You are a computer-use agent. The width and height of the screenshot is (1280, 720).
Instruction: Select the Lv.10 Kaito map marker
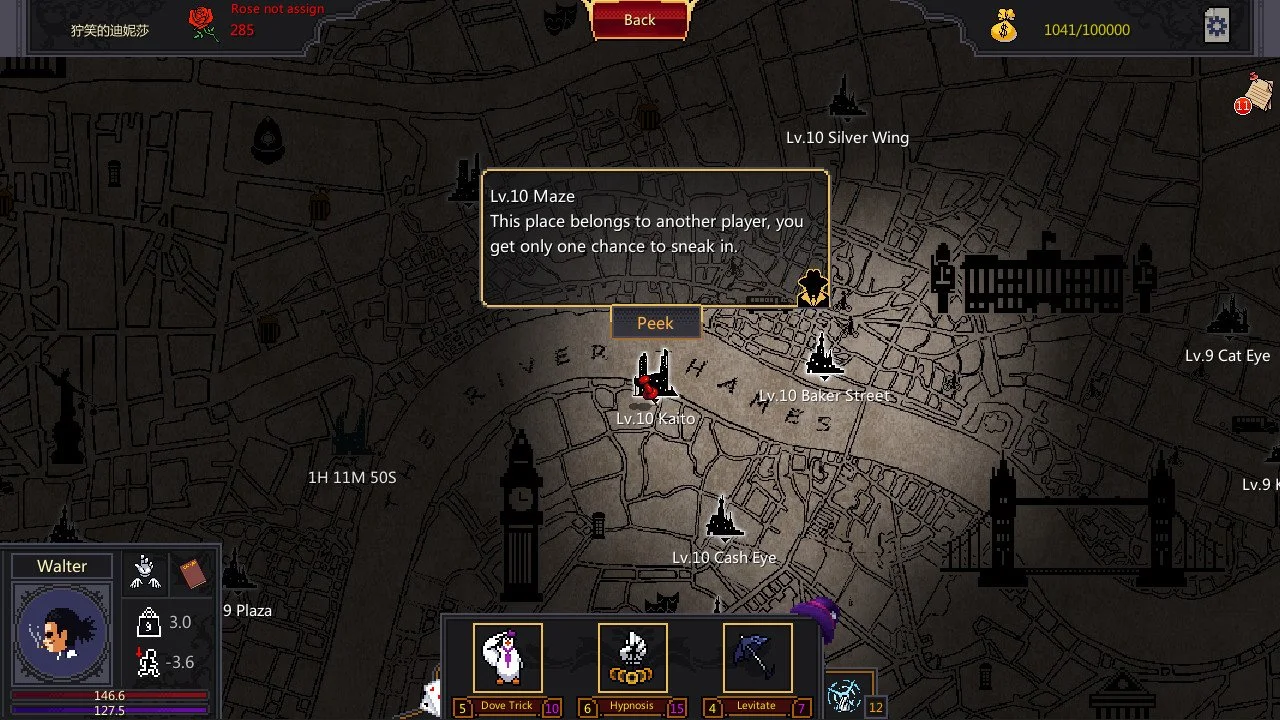pyautogui.click(x=655, y=377)
